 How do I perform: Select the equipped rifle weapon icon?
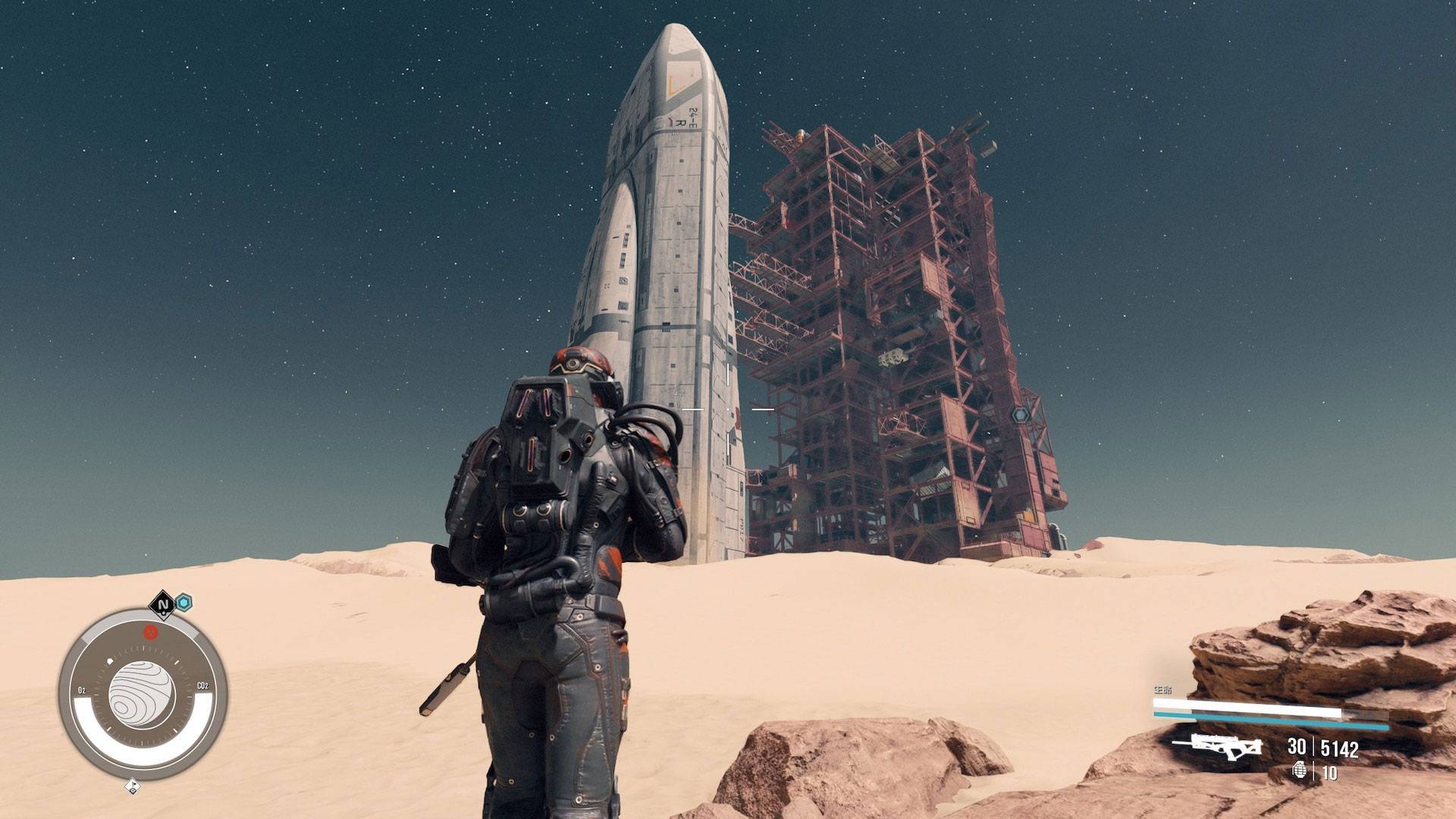pyautogui.click(x=1216, y=746)
